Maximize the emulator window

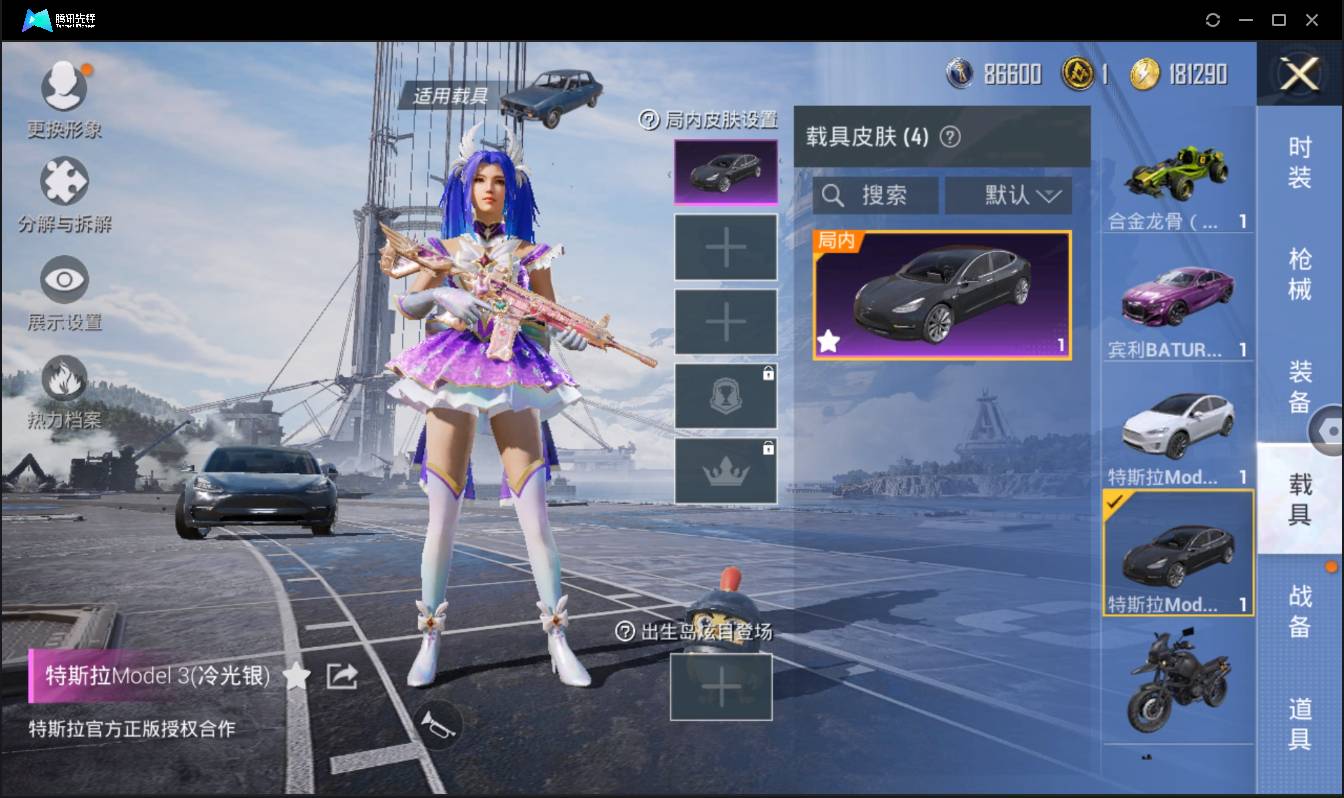point(1278,20)
